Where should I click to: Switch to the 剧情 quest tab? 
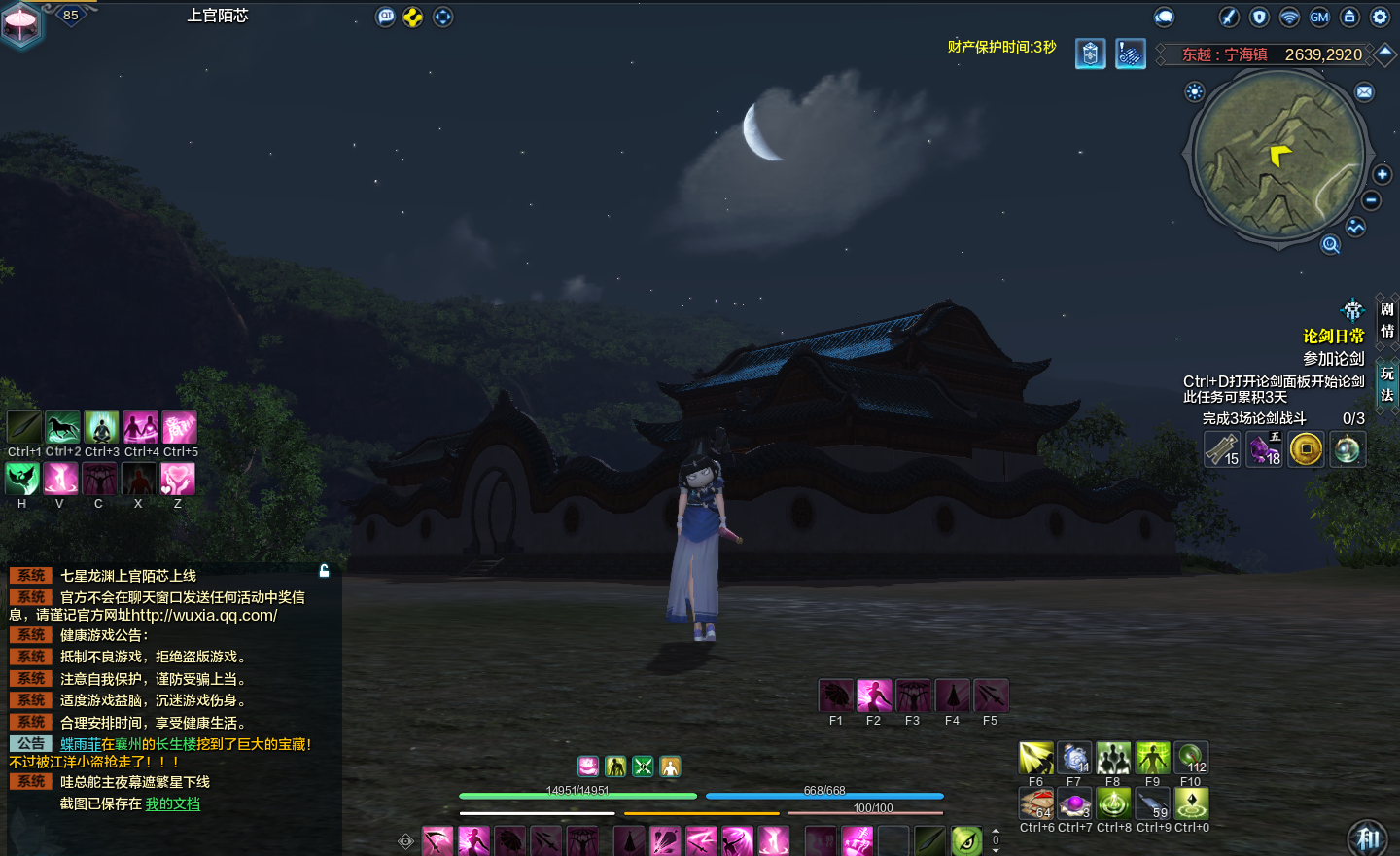click(1387, 320)
